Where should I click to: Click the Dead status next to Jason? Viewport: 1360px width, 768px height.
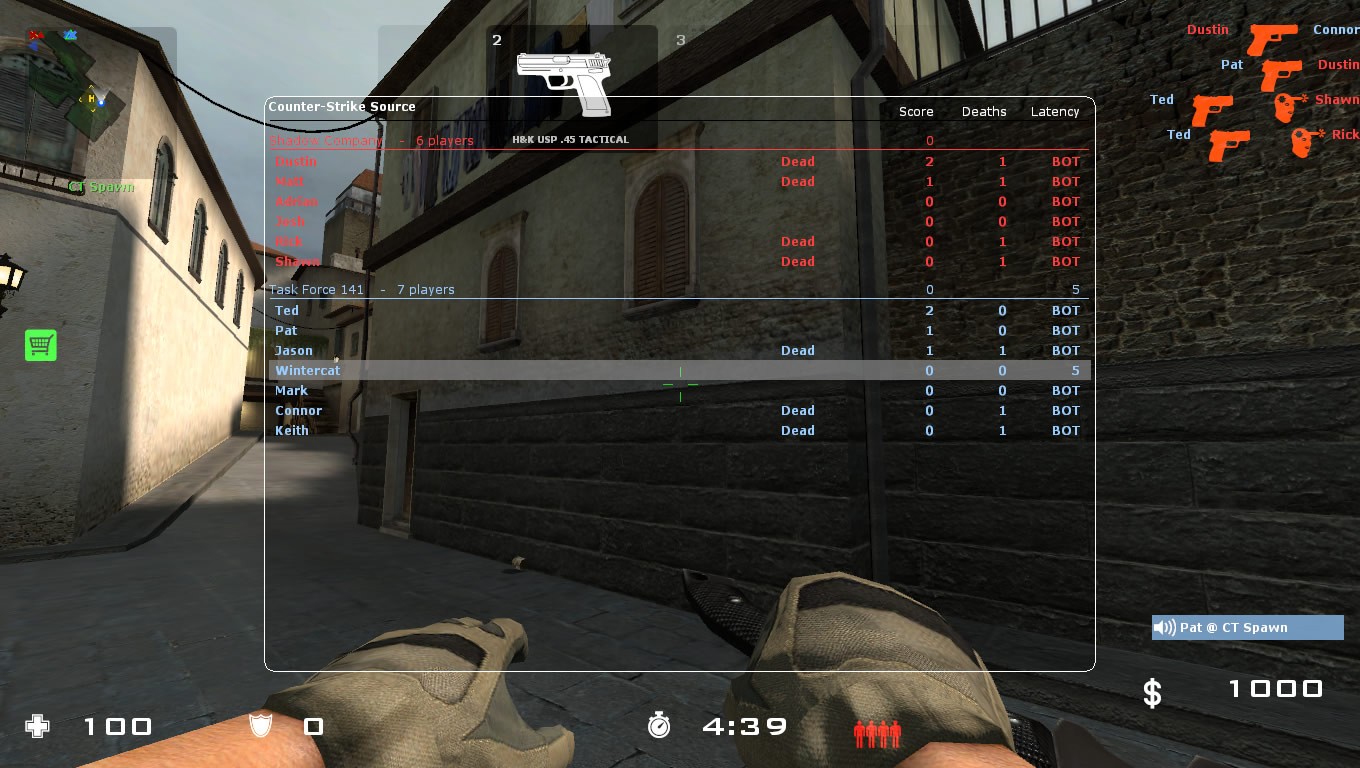(797, 350)
